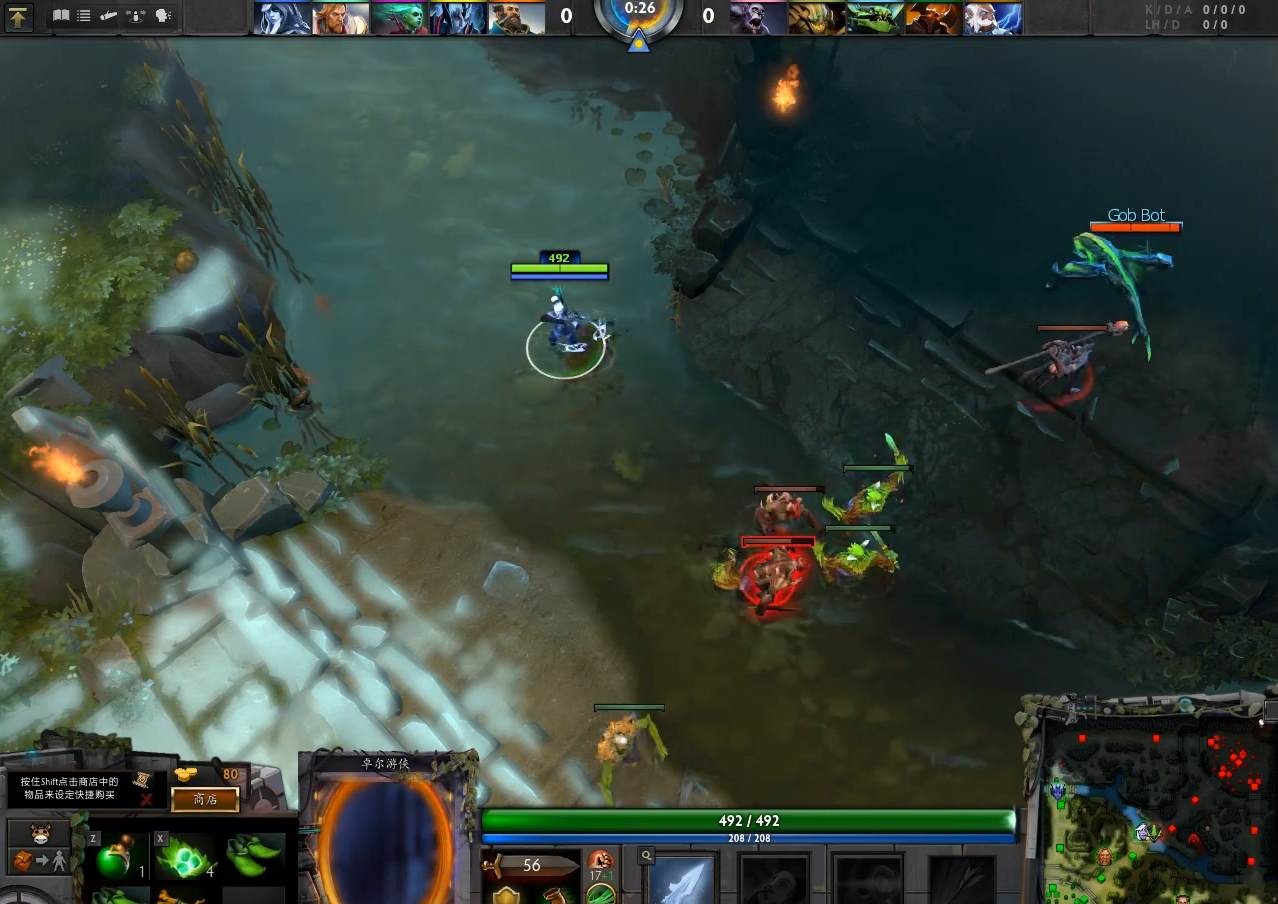Viewport: 1278px width, 904px height.
Task: Click the courier deliver items button
Action: (39, 860)
